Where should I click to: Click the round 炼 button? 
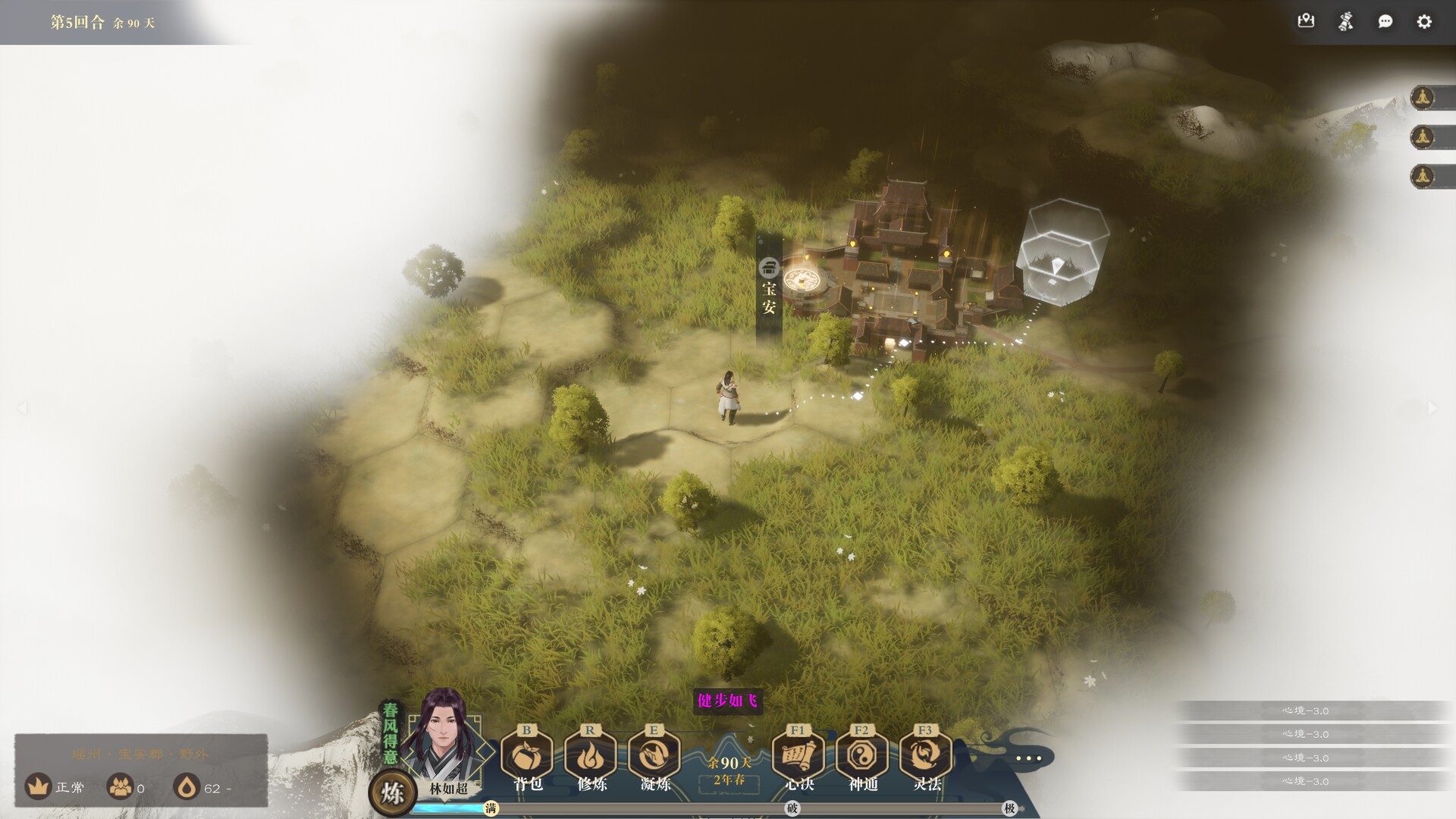click(x=392, y=793)
